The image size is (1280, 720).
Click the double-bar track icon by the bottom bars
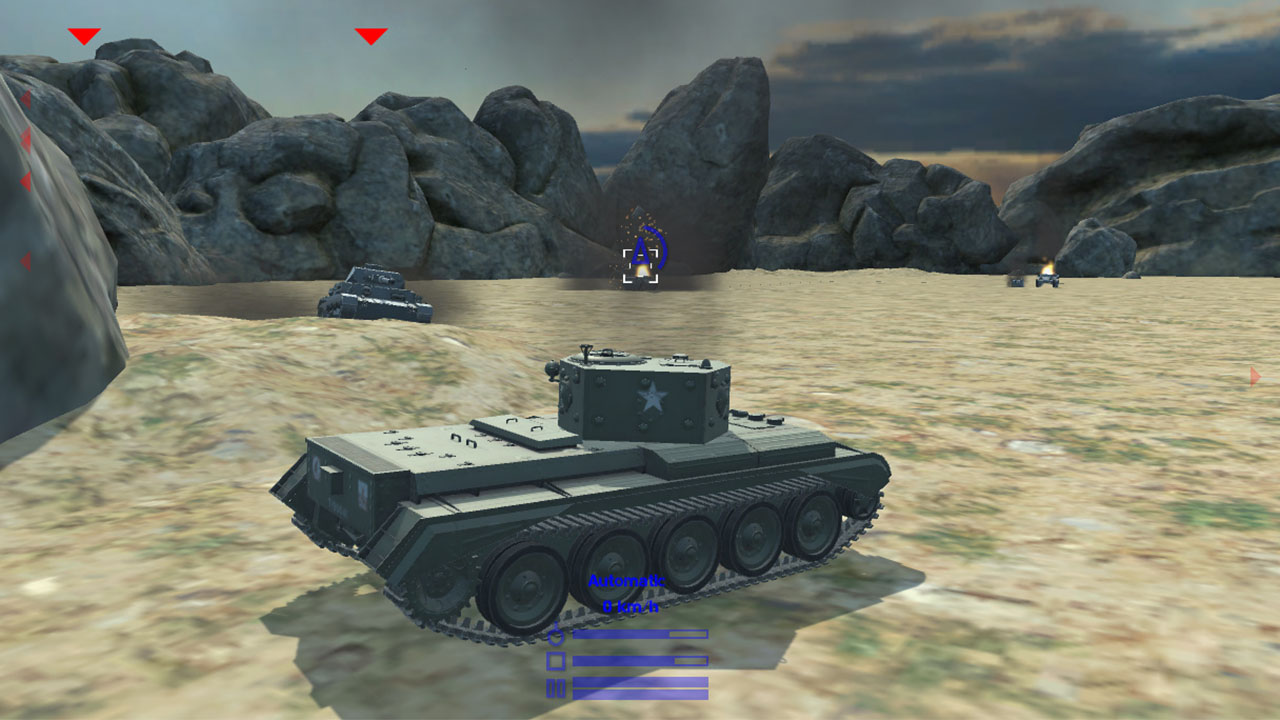pos(556,686)
